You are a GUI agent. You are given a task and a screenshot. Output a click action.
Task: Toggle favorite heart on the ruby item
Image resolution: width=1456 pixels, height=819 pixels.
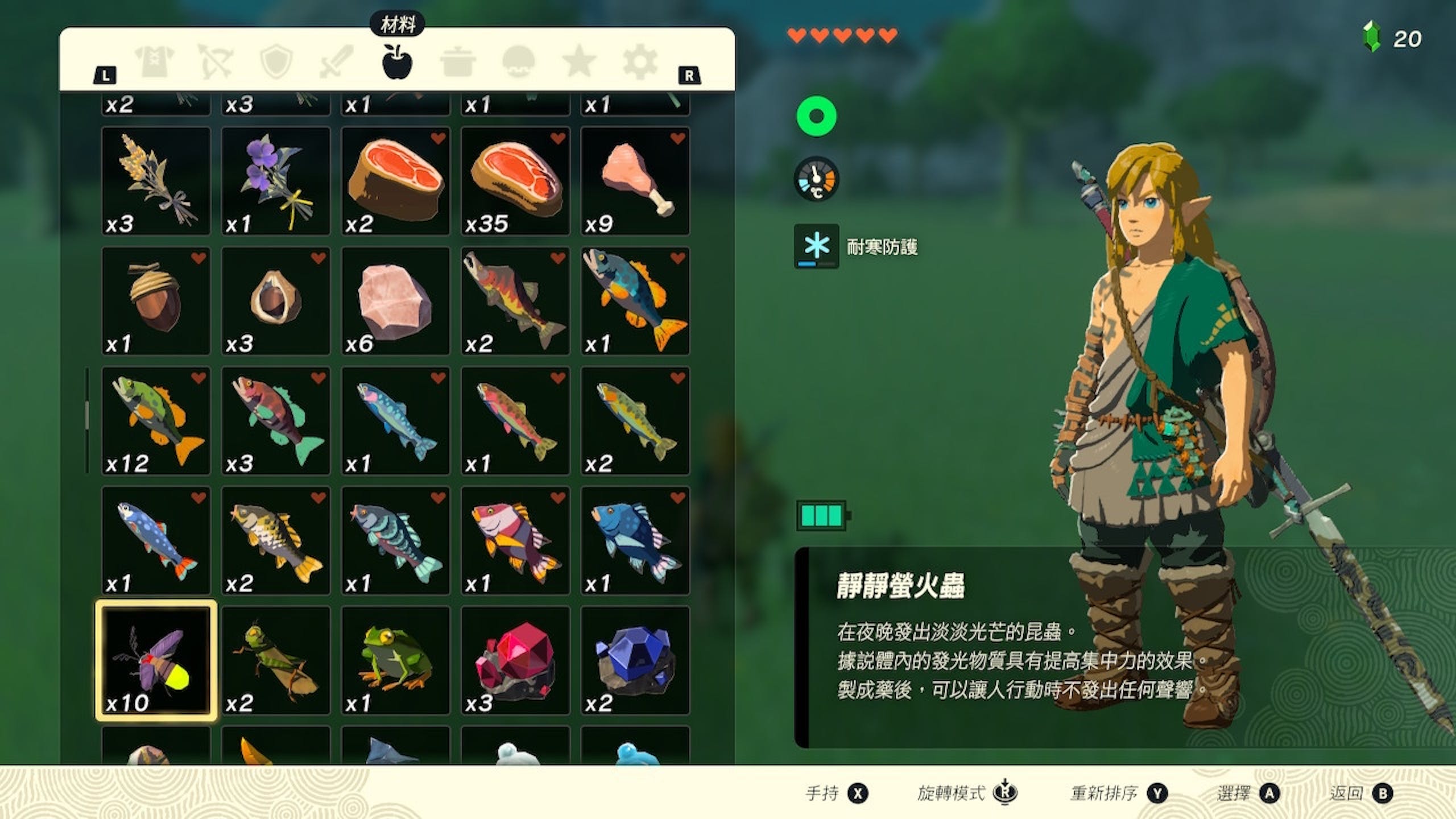[x=555, y=620]
